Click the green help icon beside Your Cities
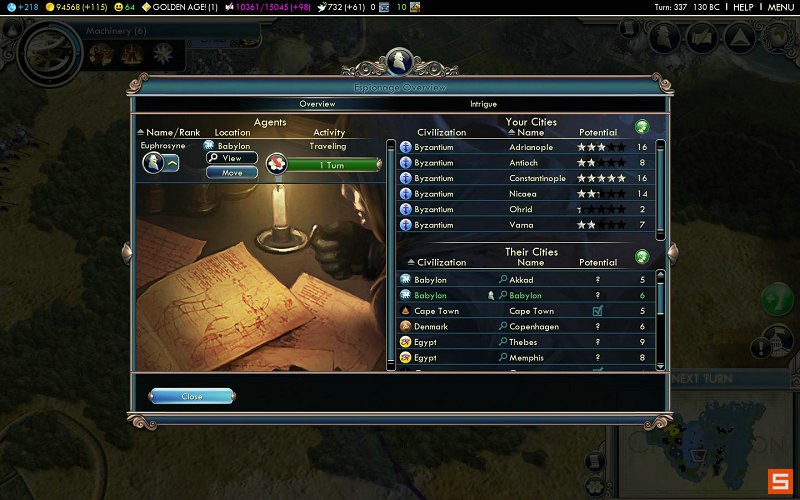 click(642, 127)
